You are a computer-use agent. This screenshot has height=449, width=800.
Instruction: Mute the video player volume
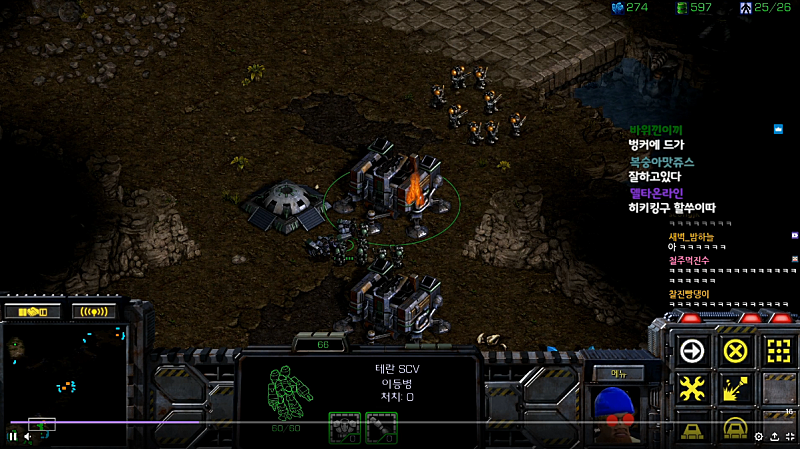tap(28, 437)
